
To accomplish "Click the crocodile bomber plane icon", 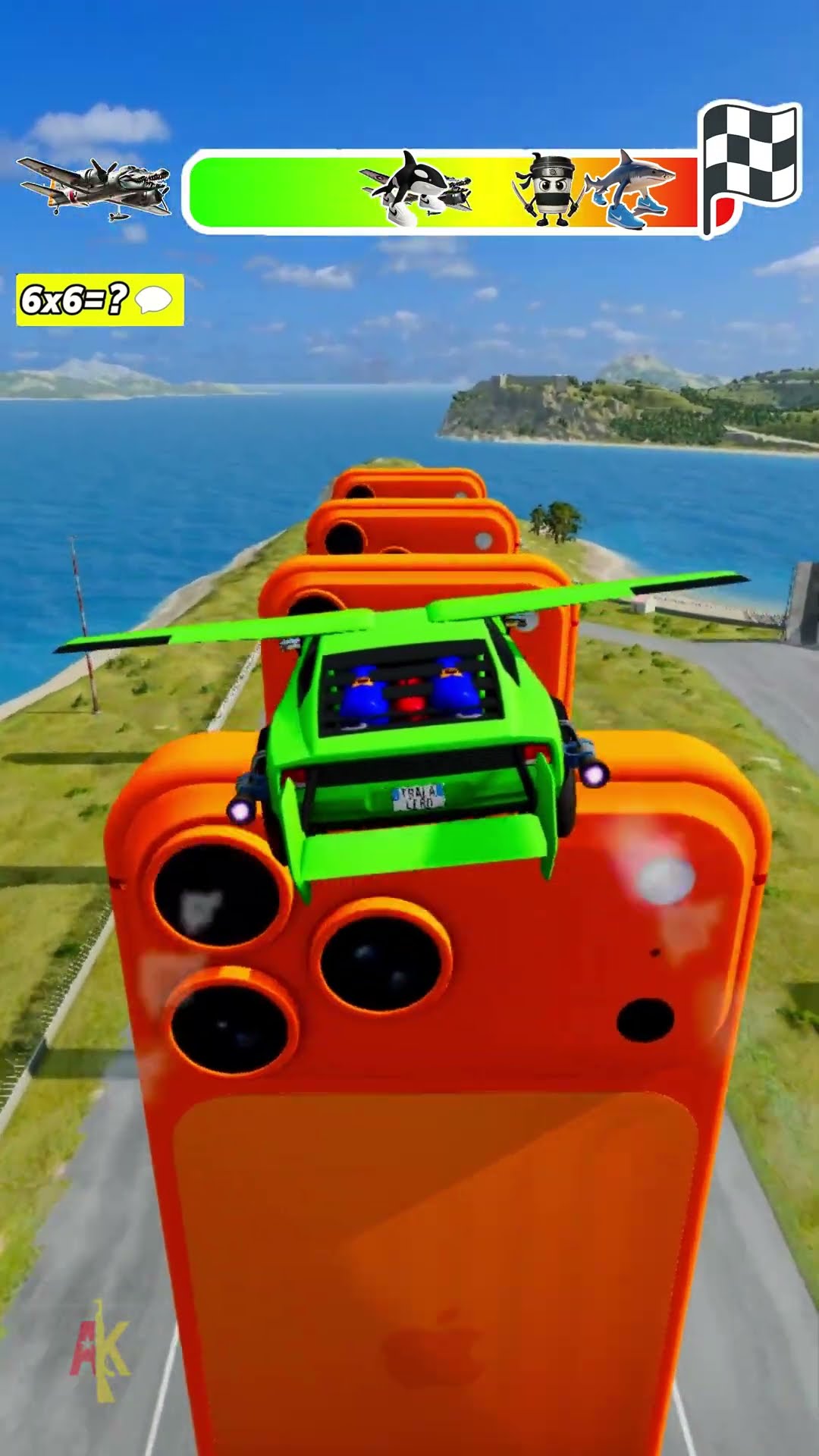I will (x=95, y=187).
